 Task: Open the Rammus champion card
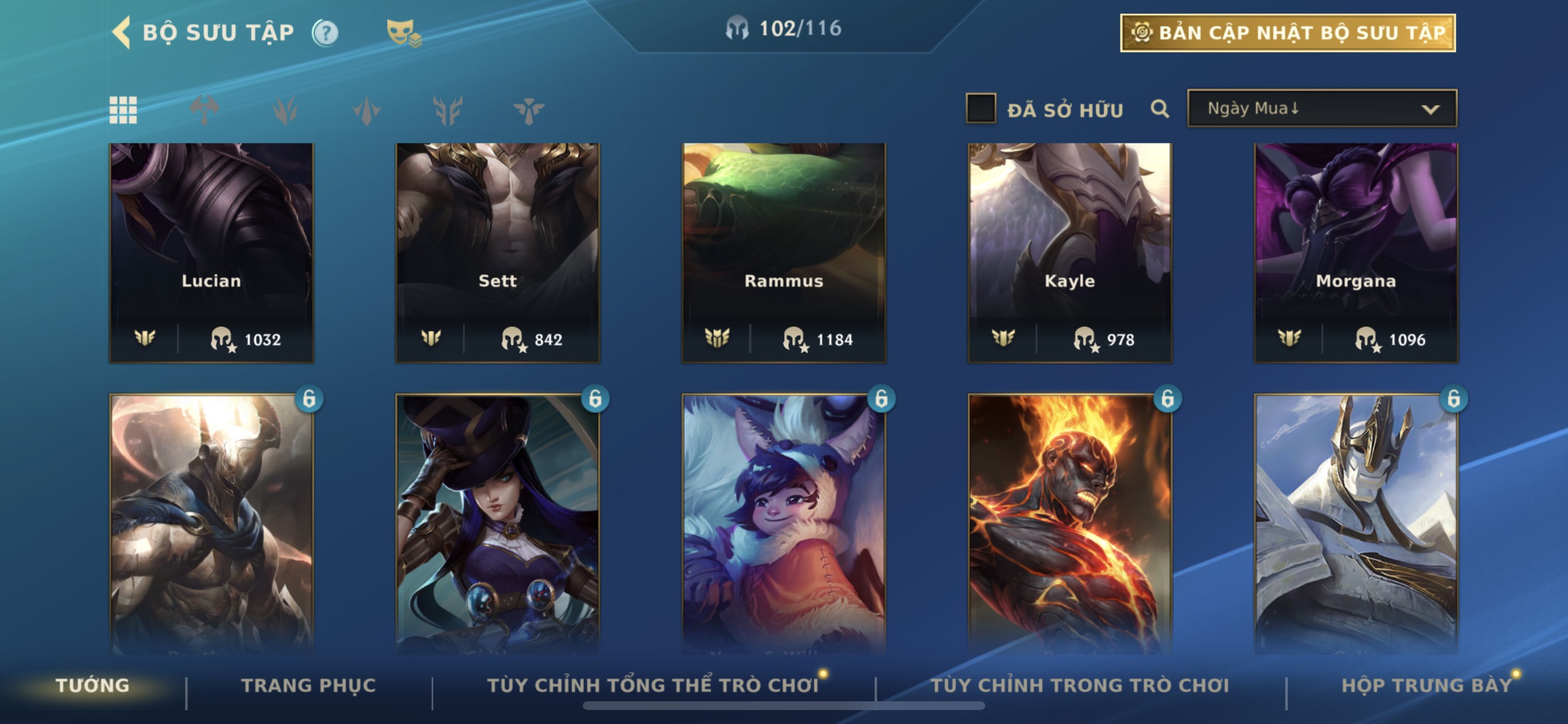[x=783, y=252]
